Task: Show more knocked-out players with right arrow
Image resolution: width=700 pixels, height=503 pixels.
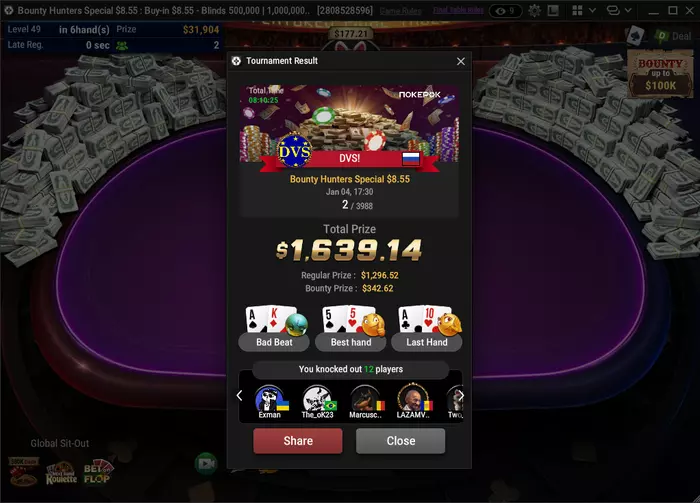Action: pos(460,396)
